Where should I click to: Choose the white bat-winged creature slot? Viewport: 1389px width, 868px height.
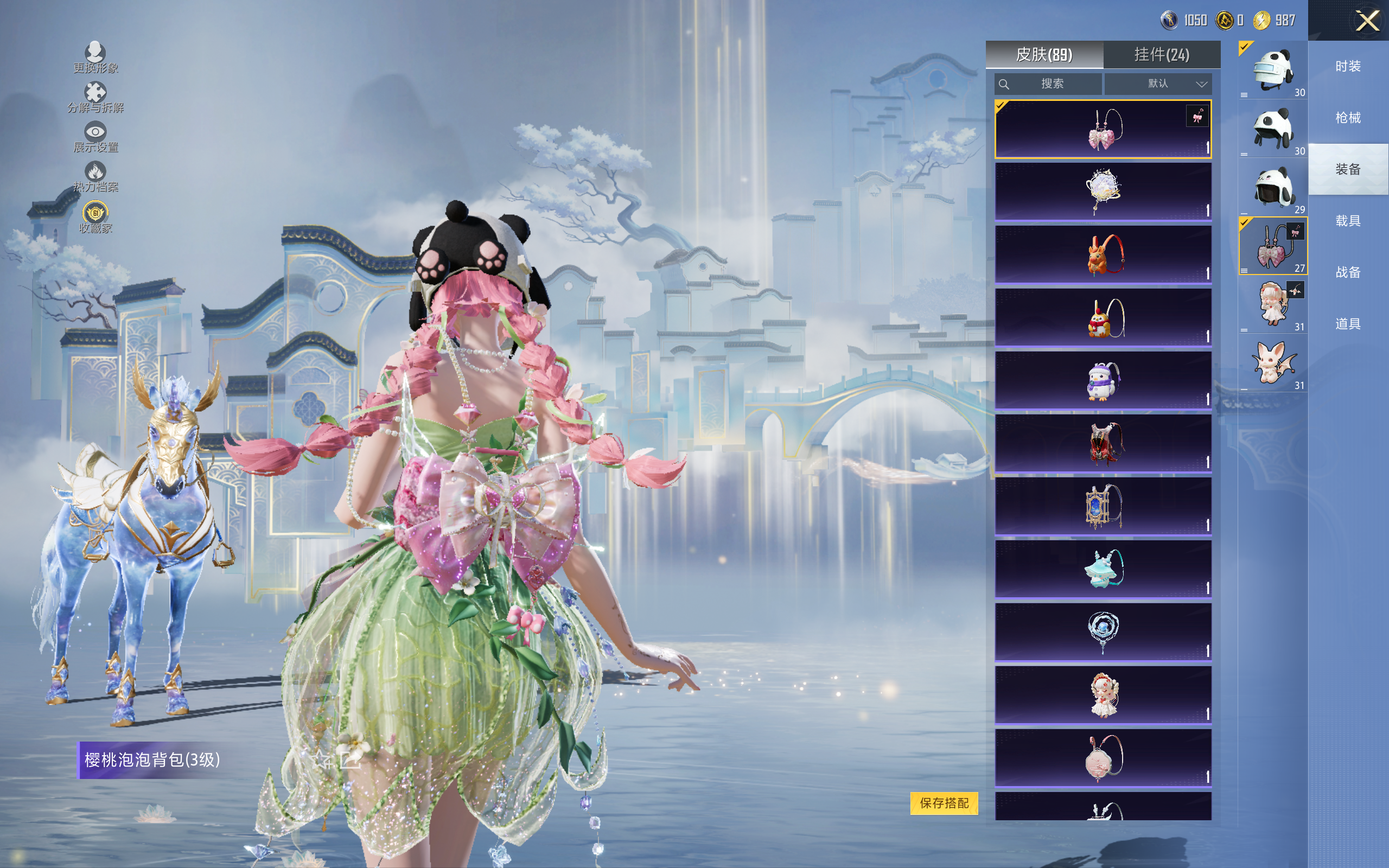(1272, 363)
